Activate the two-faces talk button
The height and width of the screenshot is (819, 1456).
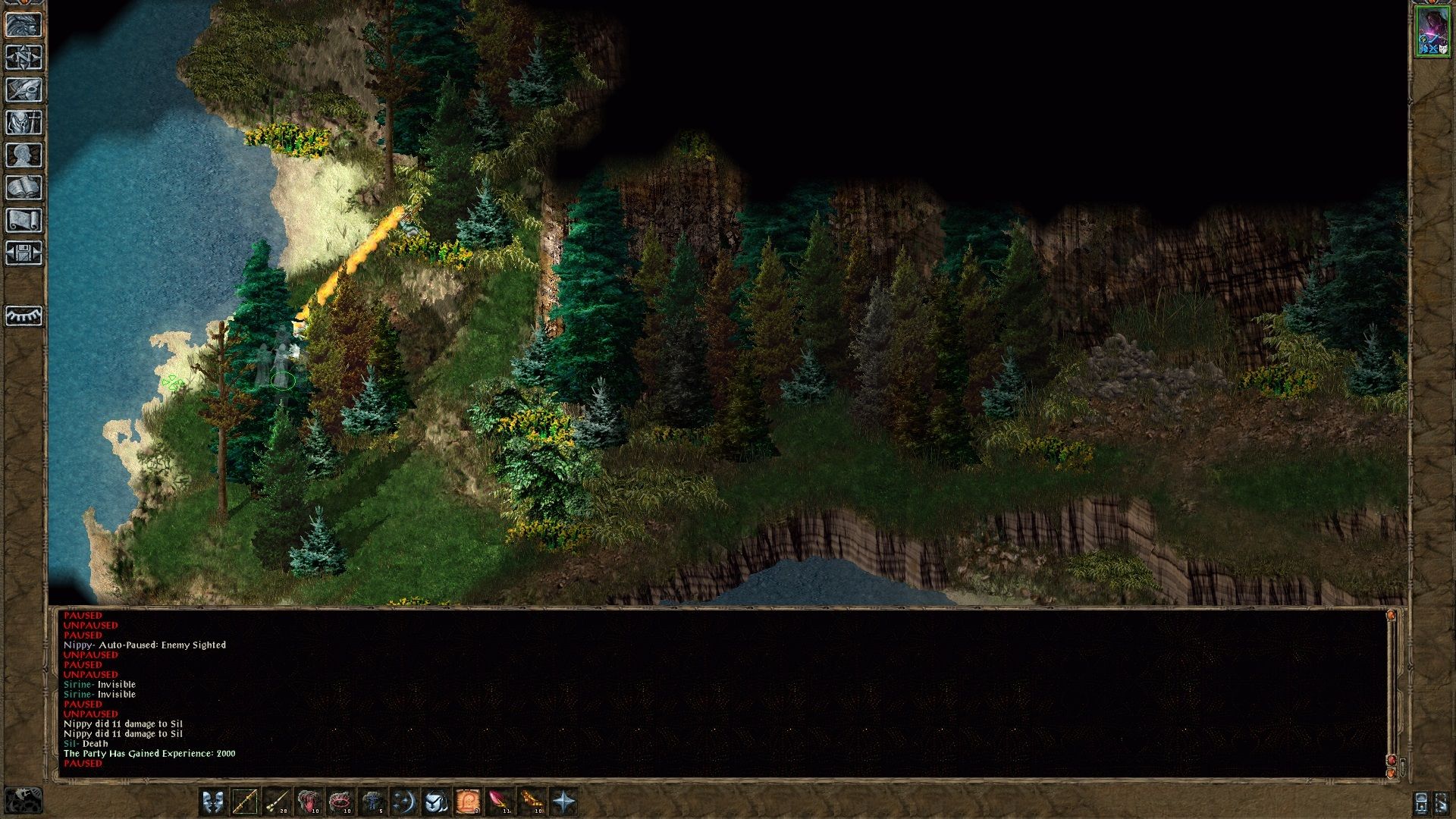(213, 802)
